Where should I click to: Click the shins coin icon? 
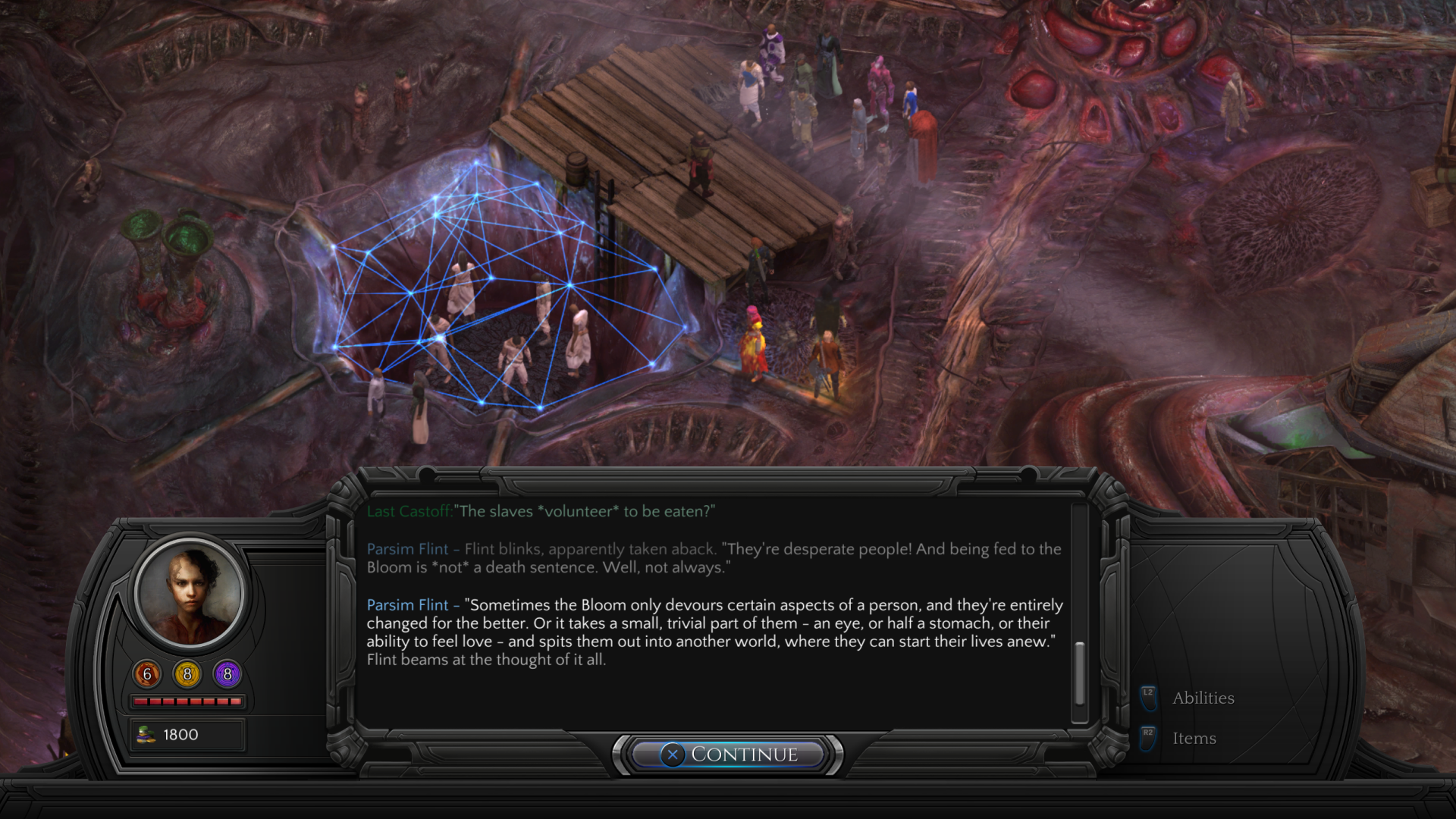[146, 733]
